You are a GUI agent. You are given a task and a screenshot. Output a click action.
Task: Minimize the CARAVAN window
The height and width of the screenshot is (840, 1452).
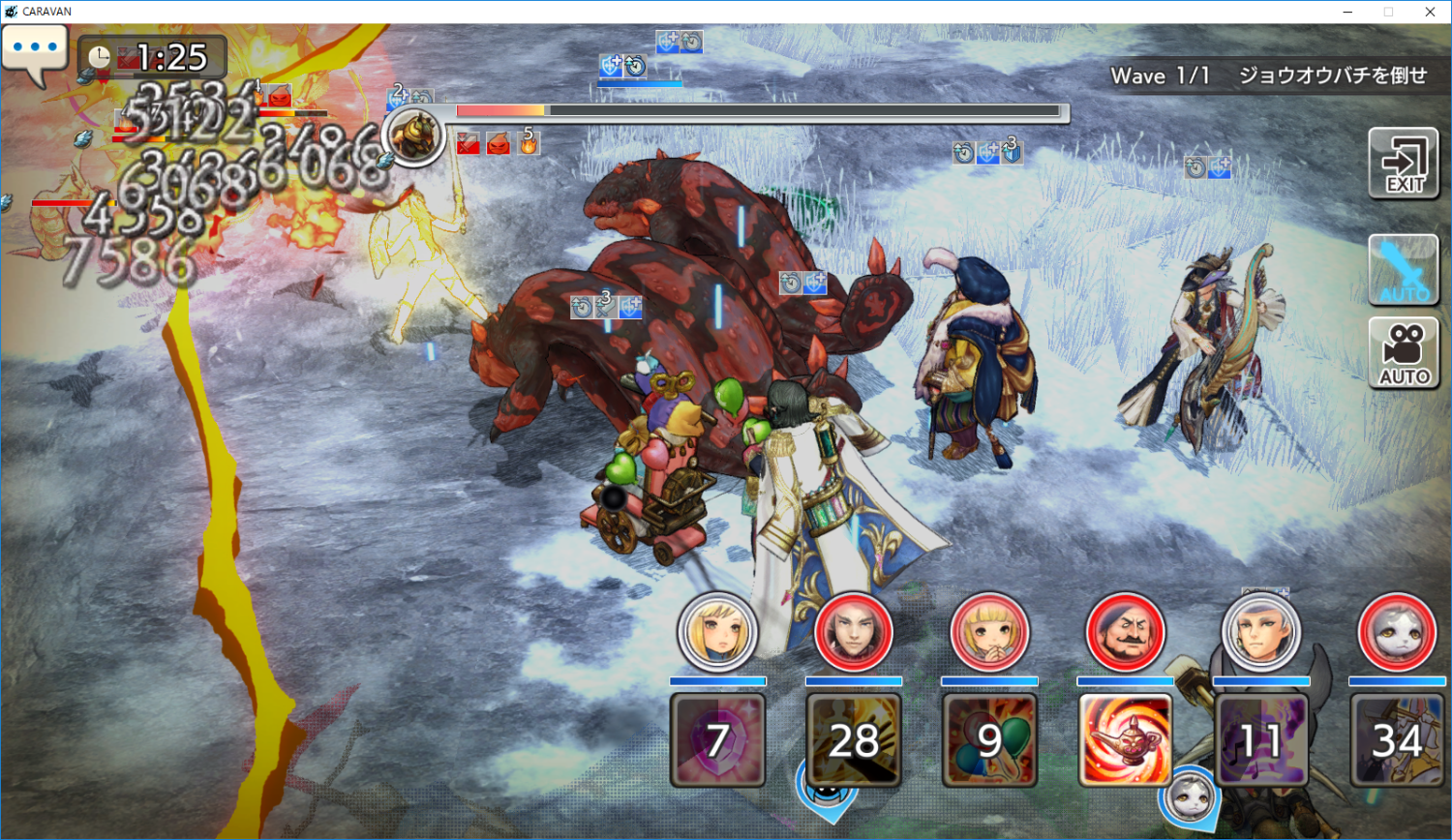point(1347,12)
